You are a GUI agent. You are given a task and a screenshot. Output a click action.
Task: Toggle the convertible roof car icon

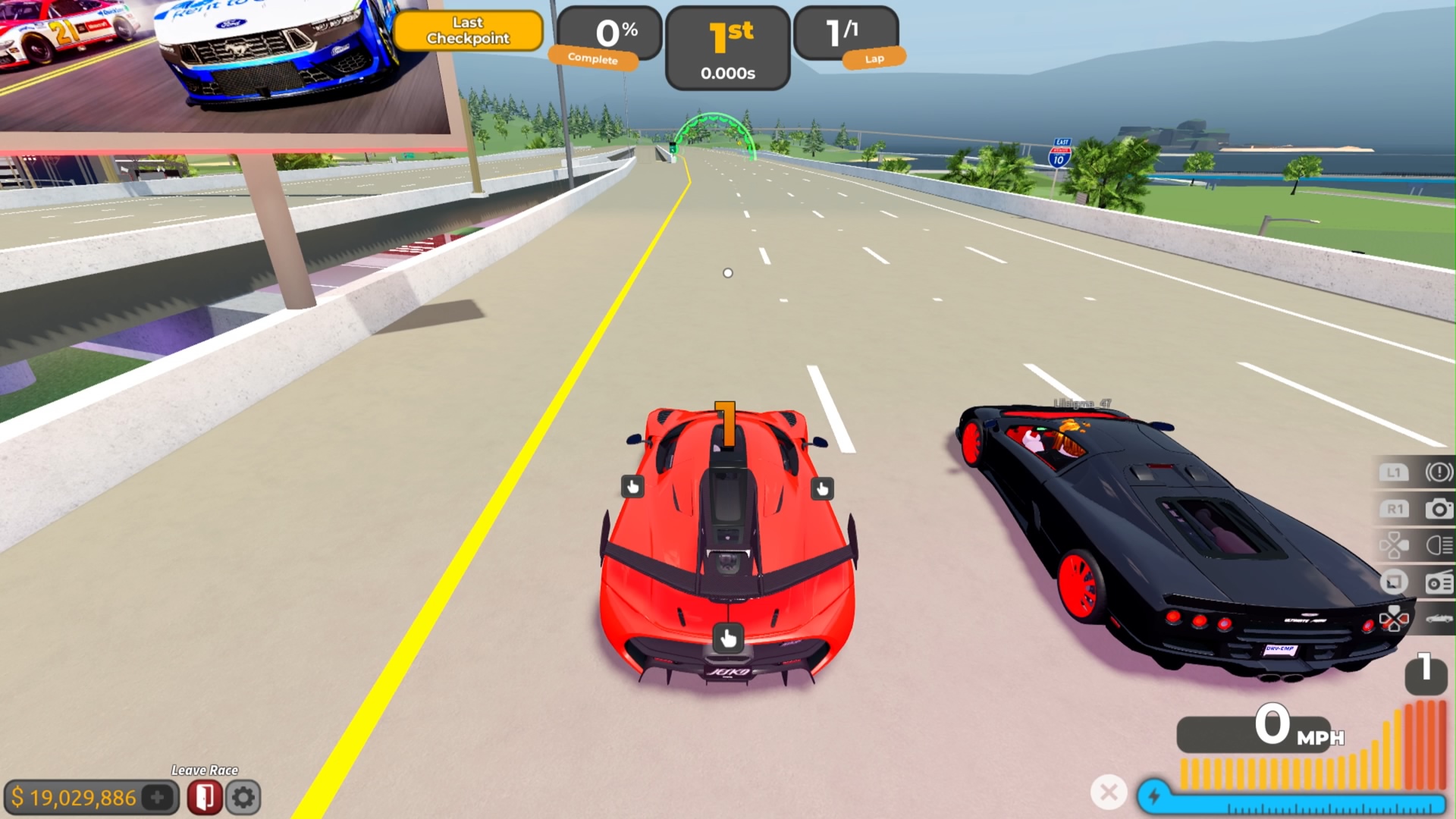click(x=1439, y=619)
